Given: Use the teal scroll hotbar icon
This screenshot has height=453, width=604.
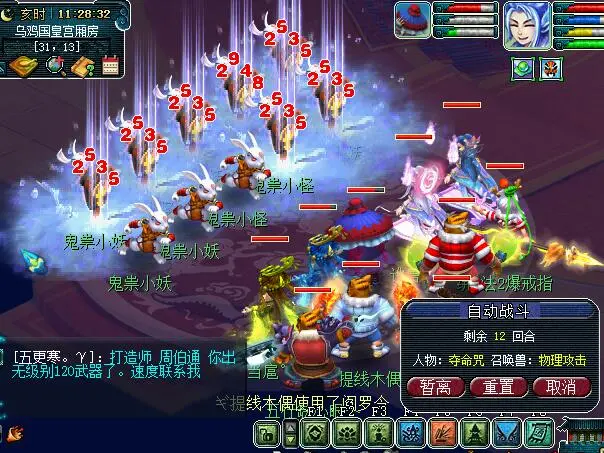Looking at the screenshot, I should pyautogui.click(x=539, y=434).
